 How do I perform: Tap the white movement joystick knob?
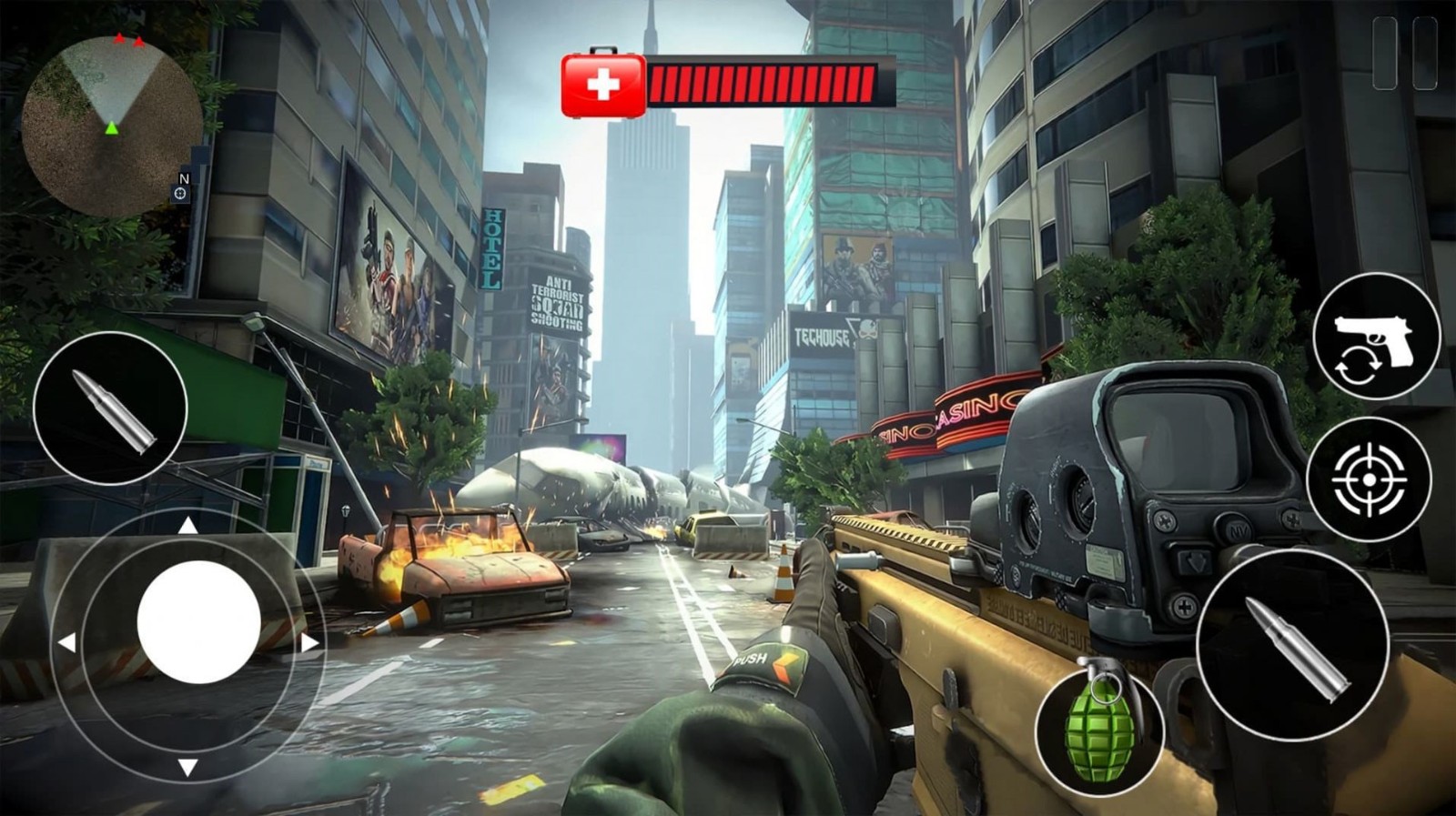point(198,621)
